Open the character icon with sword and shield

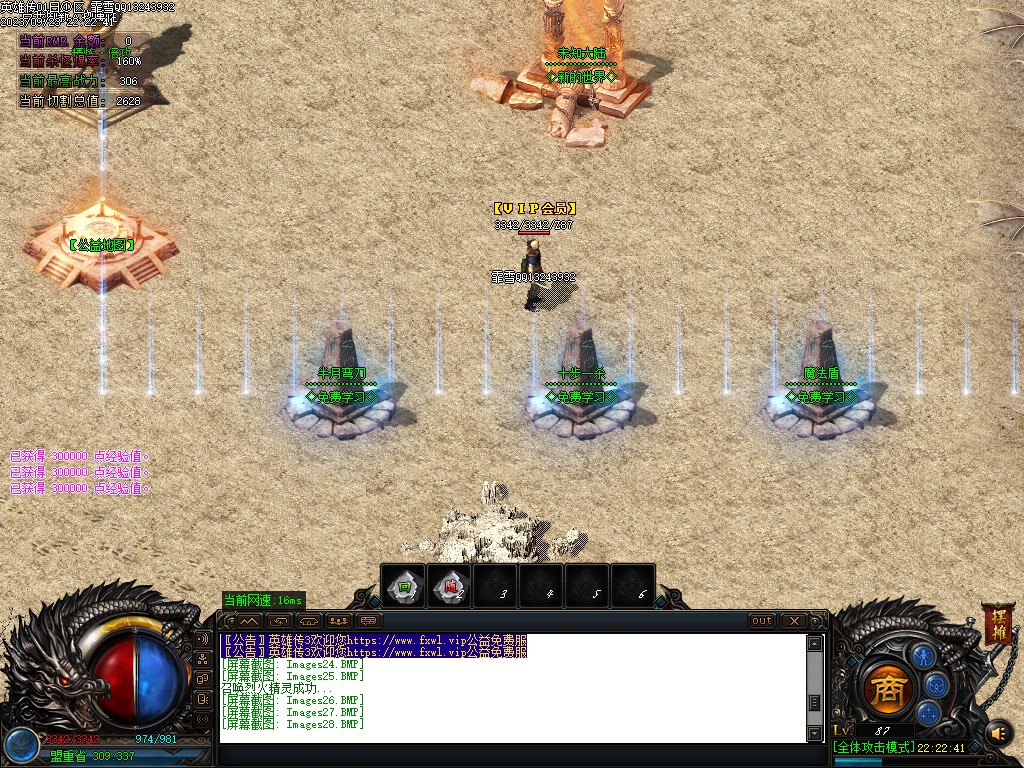(923, 656)
